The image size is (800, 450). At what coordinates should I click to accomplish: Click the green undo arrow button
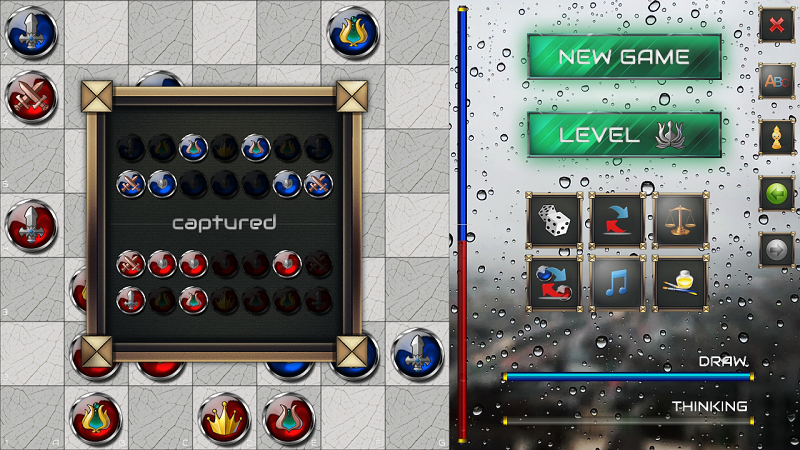click(776, 193)
